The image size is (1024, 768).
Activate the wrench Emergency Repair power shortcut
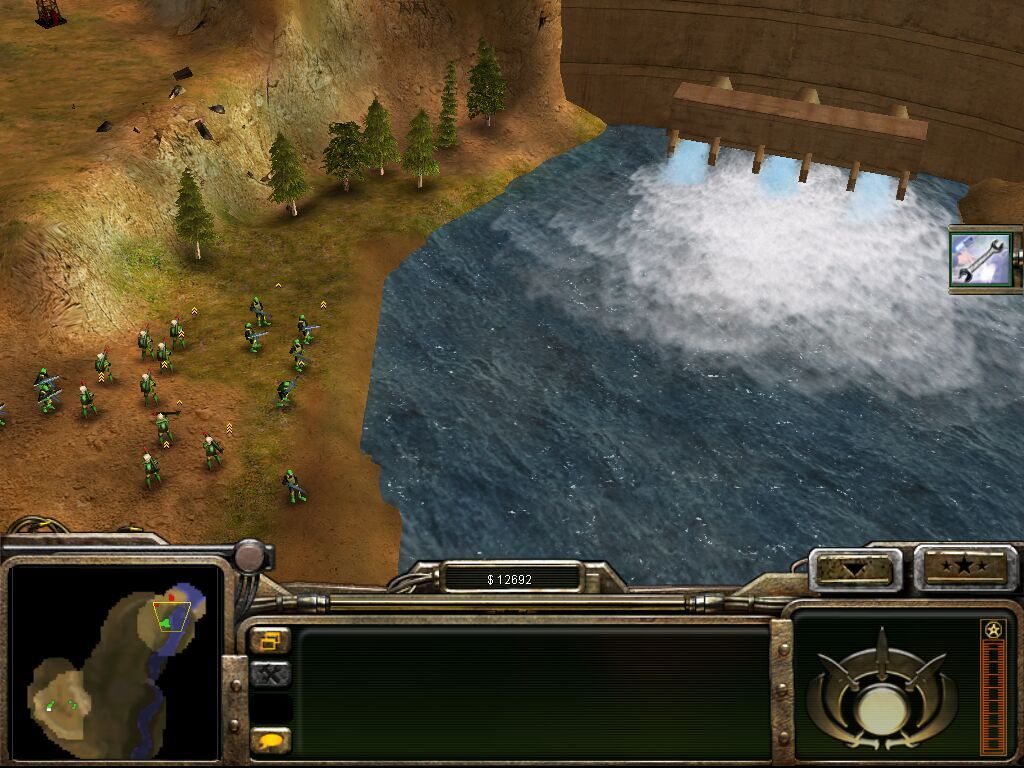[981, 258]
